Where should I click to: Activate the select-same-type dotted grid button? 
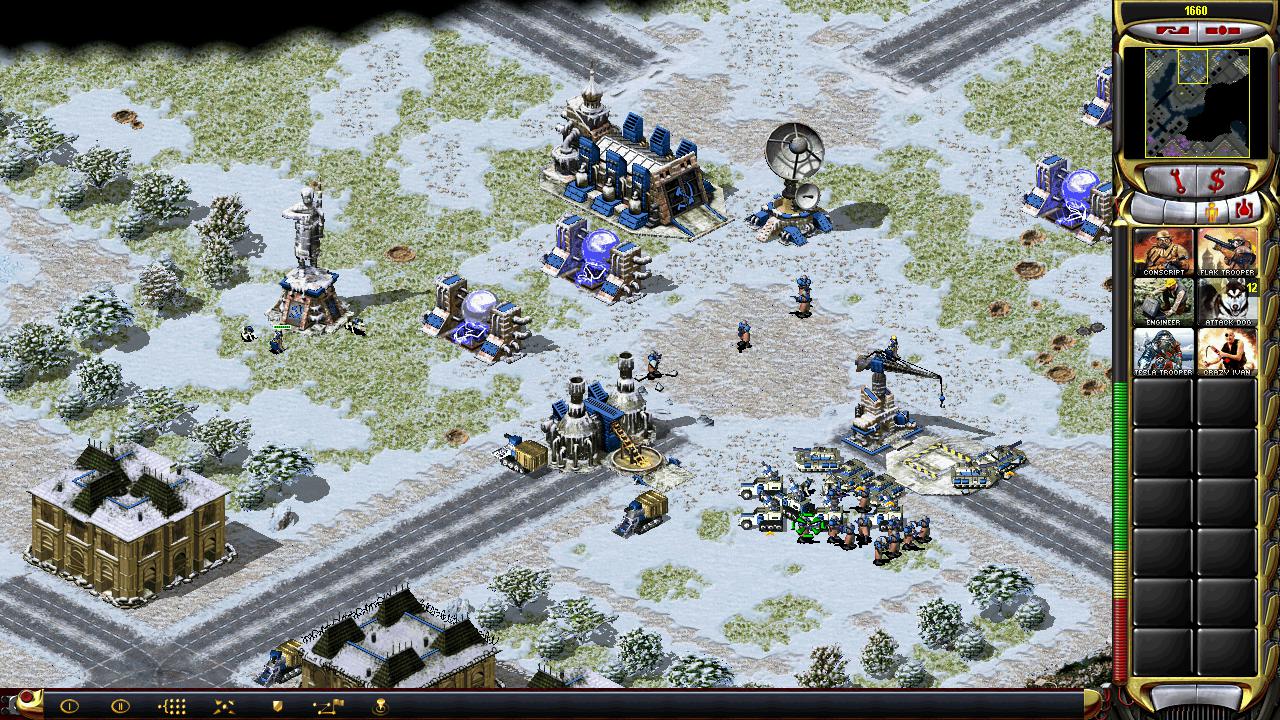(x=172, y=706)
